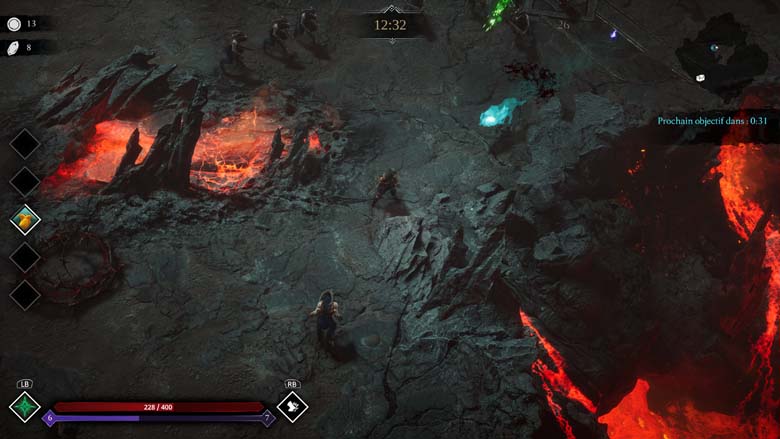This screenshot has height=439, width=780.
Task: Activate the green star ability
Action: pos(25,407)
